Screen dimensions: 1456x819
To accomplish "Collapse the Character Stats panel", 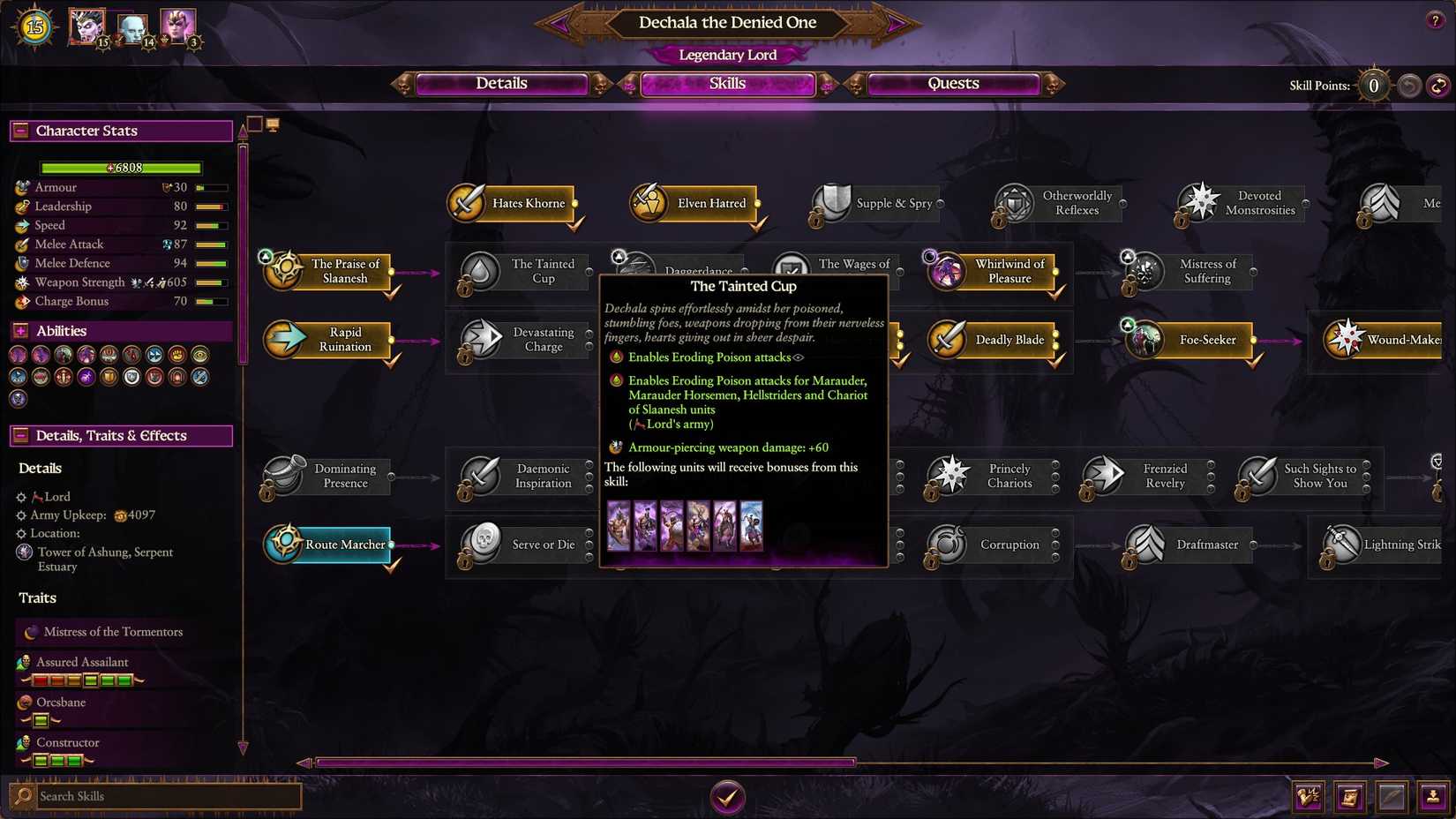I will [19, 131].
